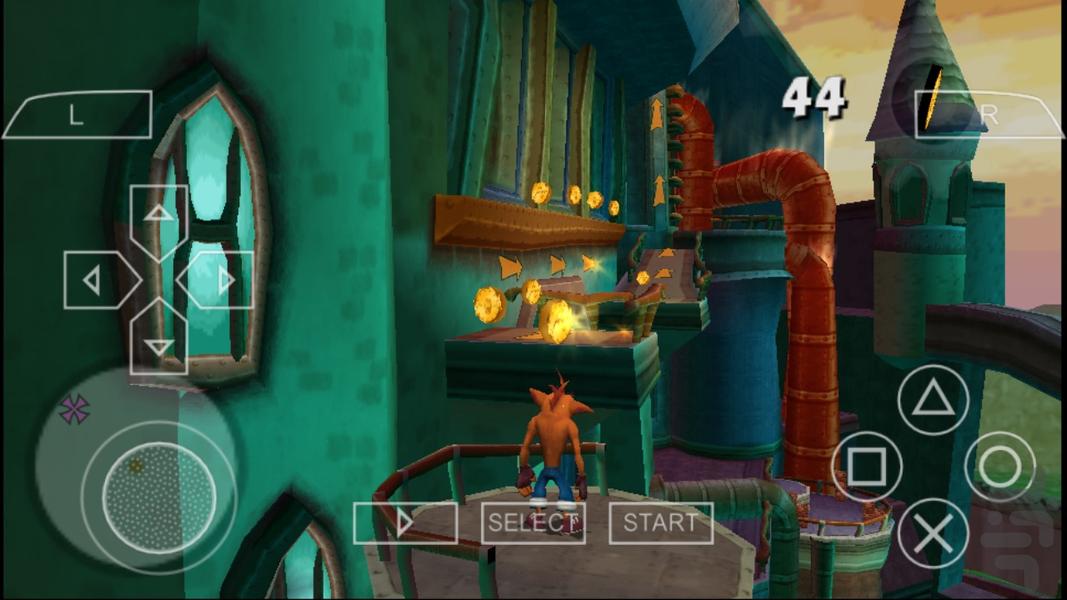Touch the virtual analog stick

(x=159, y=494)
